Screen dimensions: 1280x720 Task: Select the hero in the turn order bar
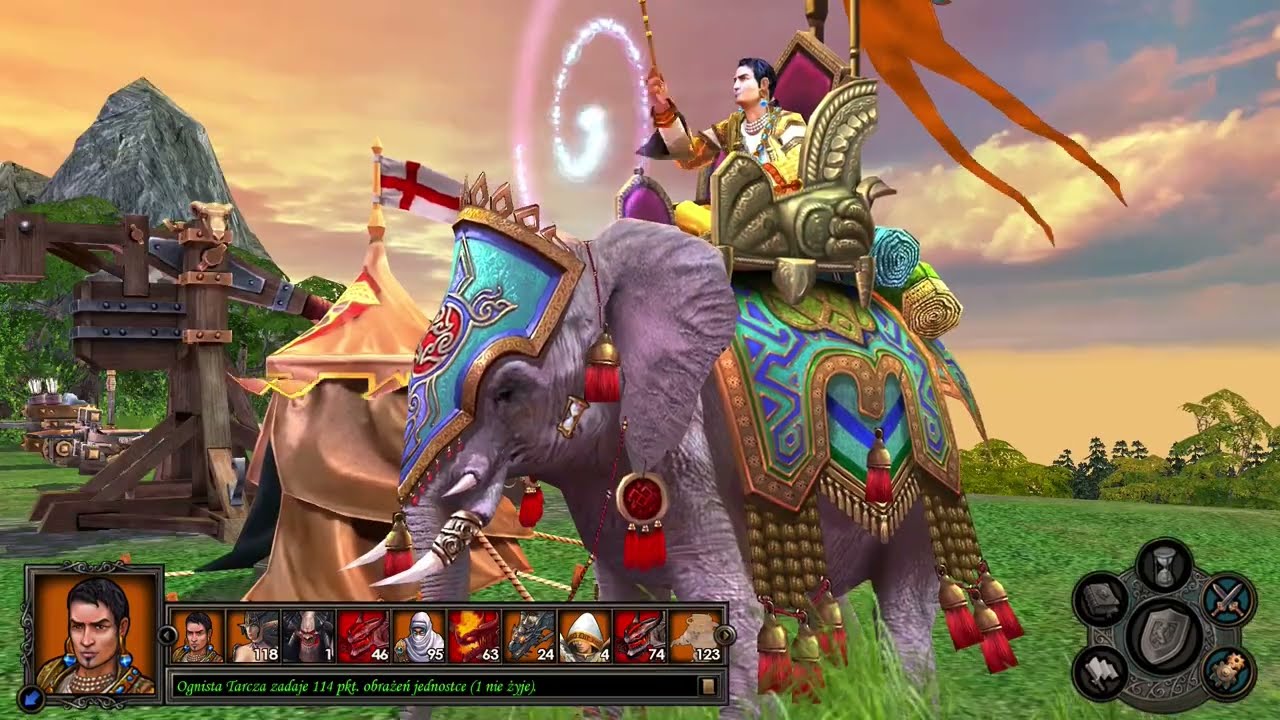point(197,636)
